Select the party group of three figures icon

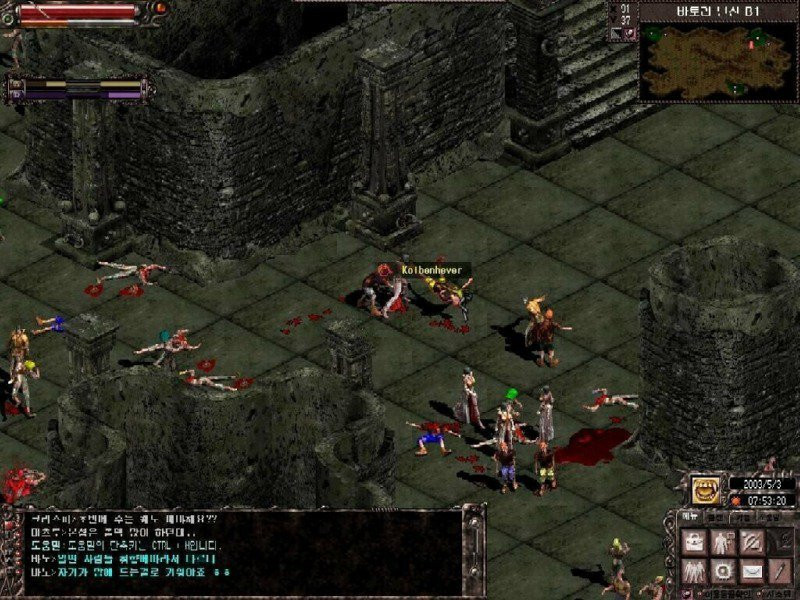(693, 571)
